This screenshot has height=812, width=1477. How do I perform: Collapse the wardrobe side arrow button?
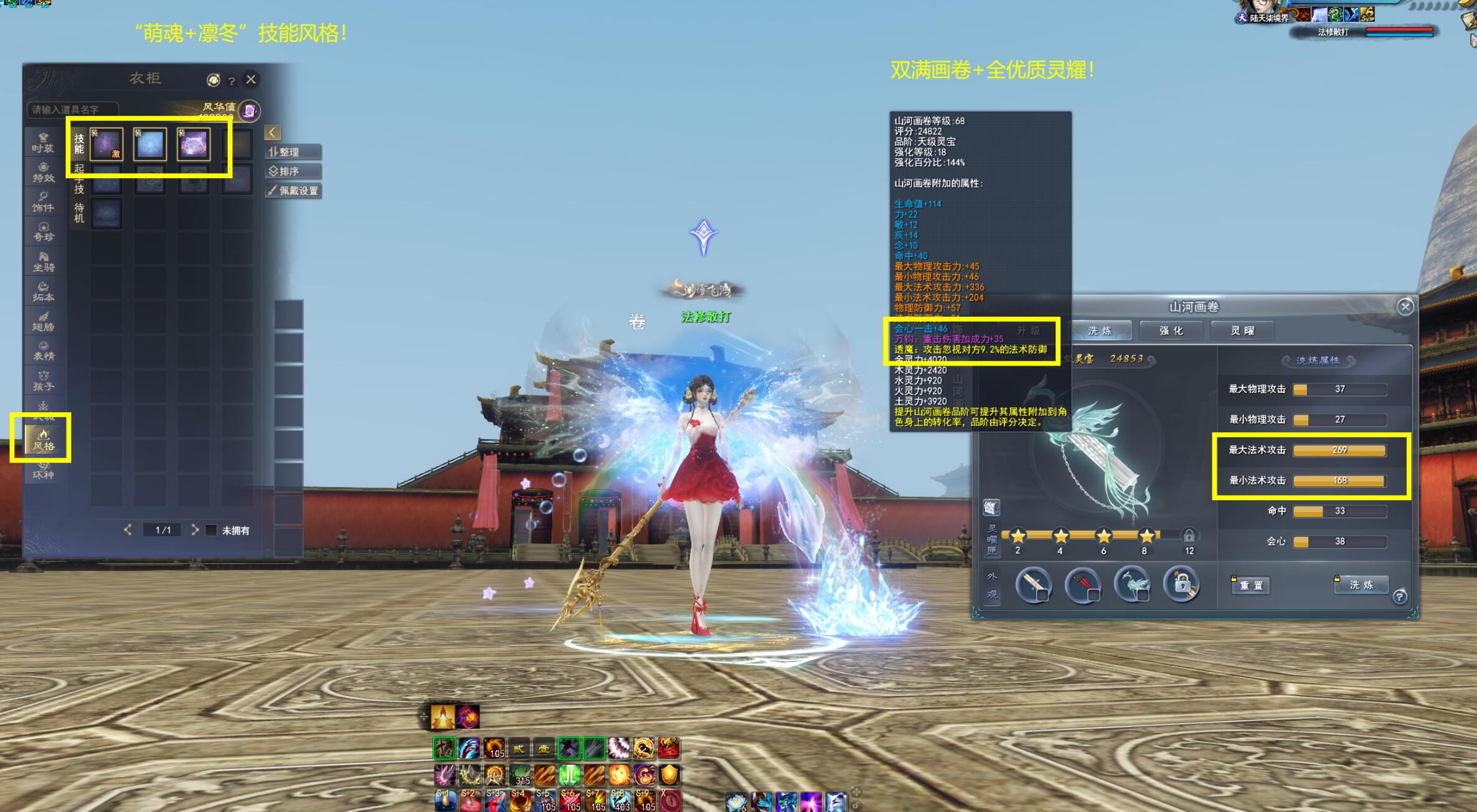click(273, 132)
